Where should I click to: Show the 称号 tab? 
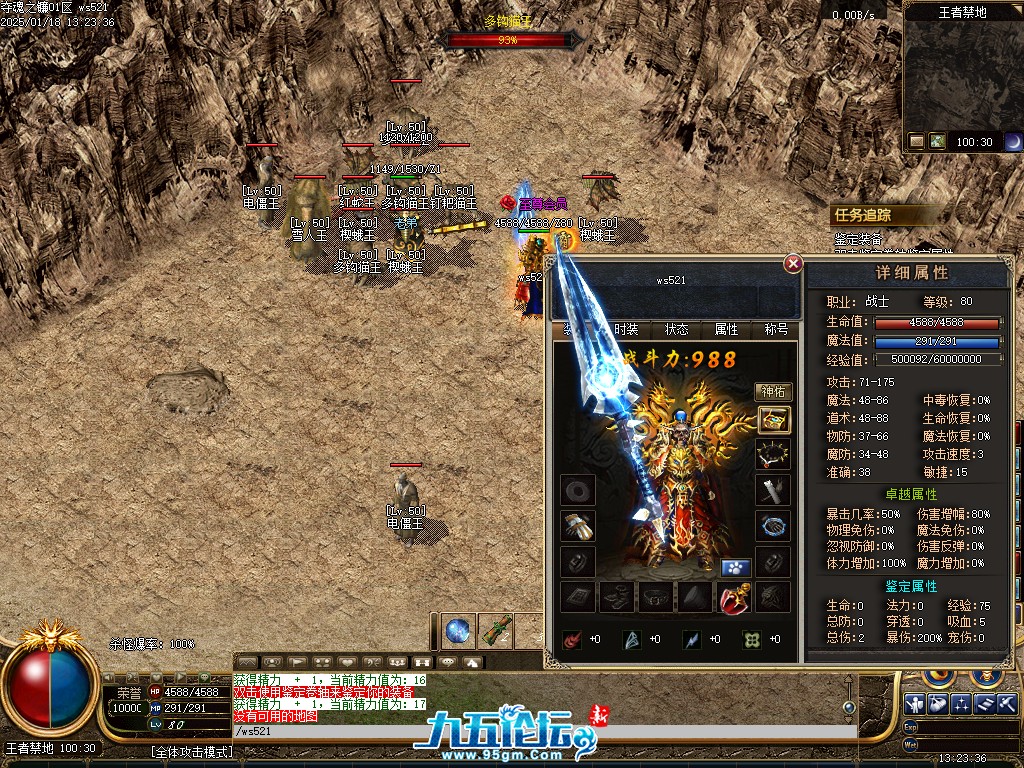point(776,330)
